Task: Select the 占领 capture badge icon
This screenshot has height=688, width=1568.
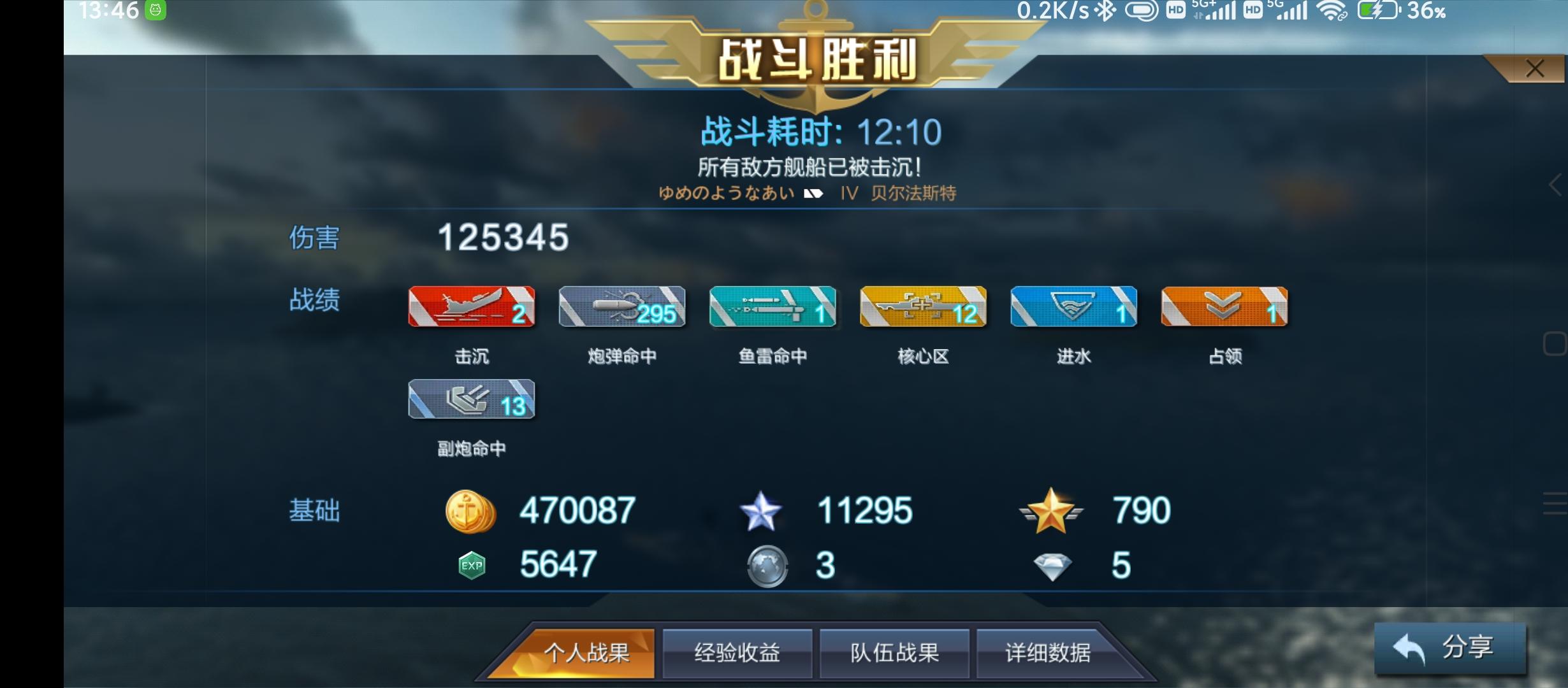Action: 1224,308
